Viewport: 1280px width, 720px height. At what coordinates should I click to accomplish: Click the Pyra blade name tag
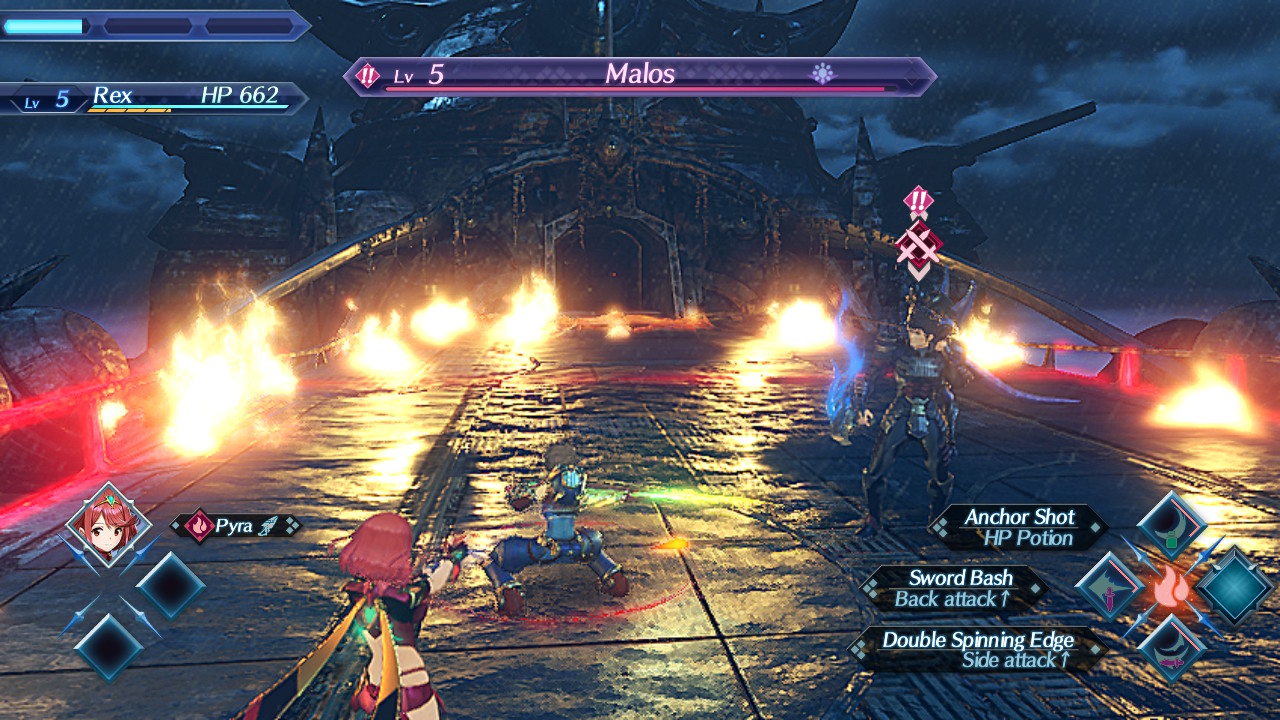point(236,526)
